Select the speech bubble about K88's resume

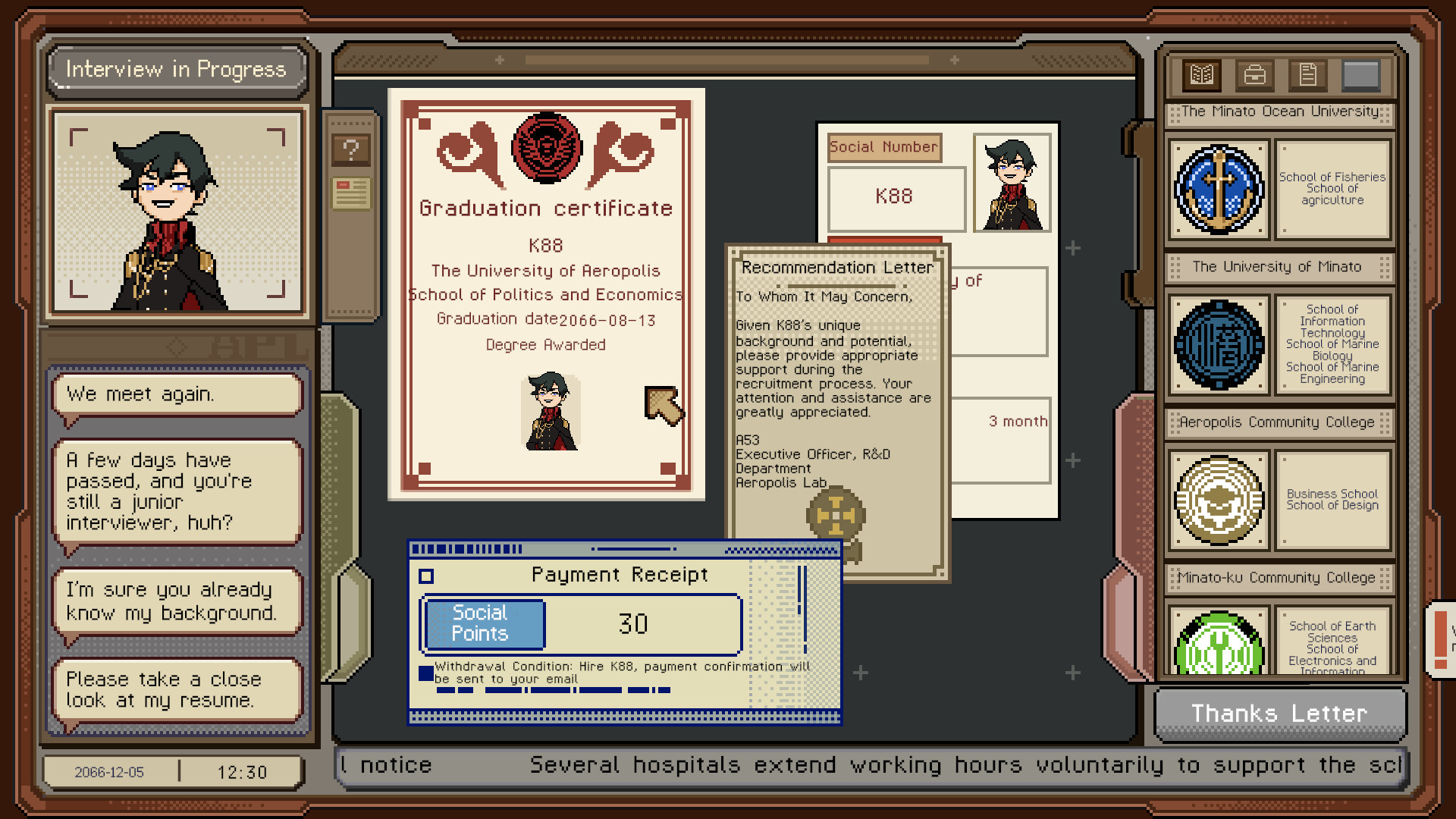(x=175, y=689)
